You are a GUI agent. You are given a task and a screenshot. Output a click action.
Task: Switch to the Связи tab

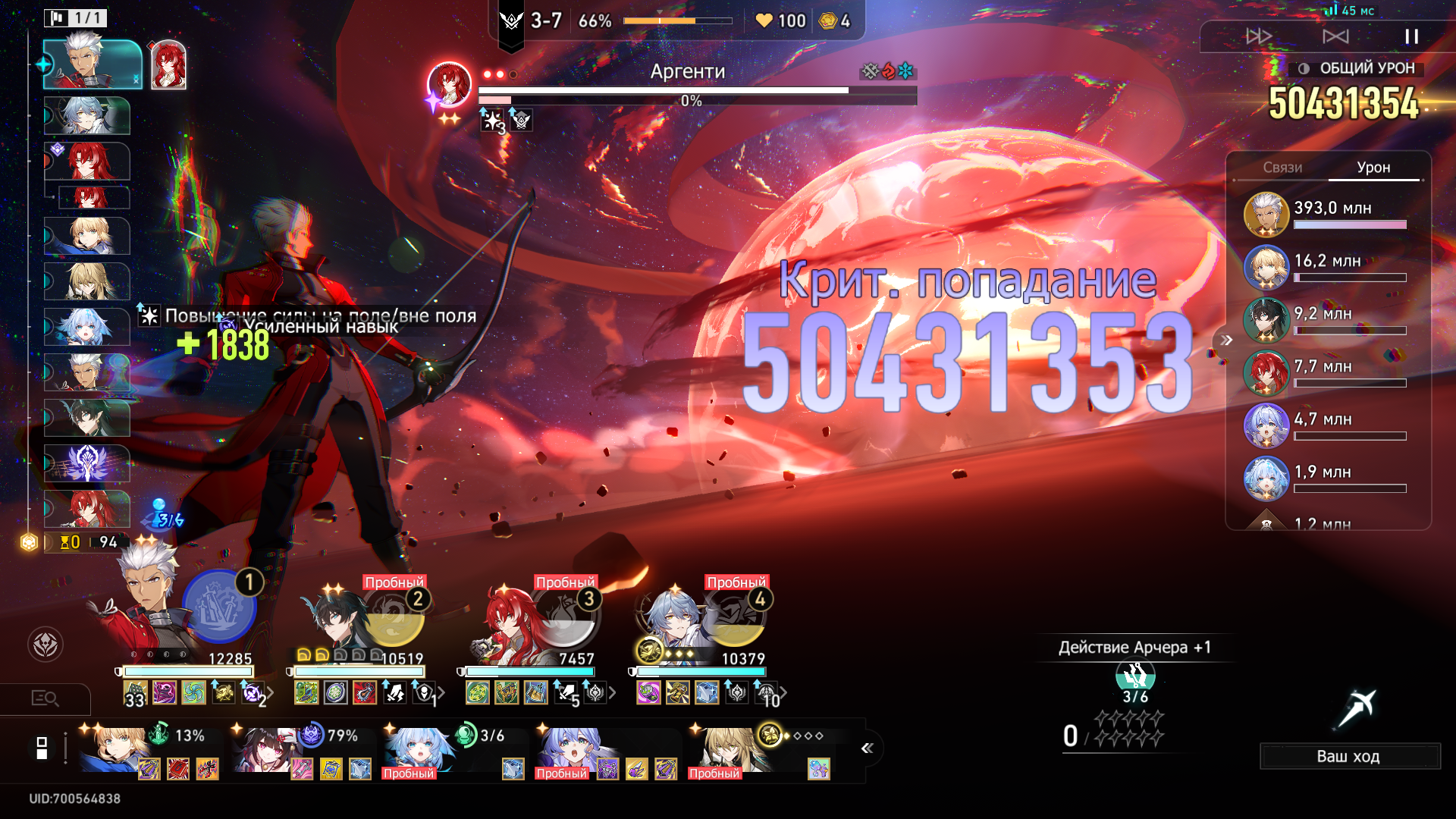(1282, 168)
